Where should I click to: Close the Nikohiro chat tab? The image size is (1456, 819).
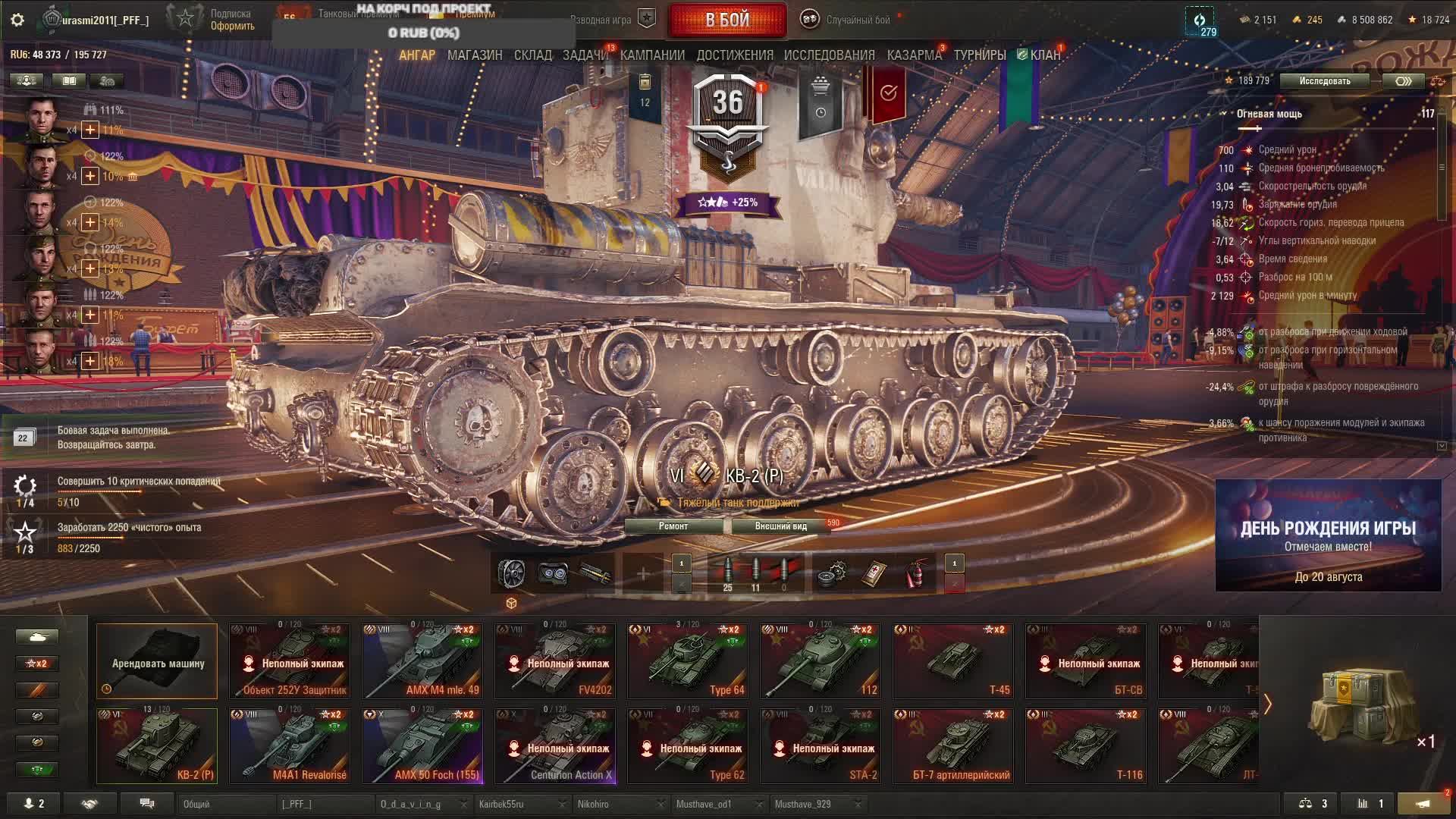click(661, 804)
